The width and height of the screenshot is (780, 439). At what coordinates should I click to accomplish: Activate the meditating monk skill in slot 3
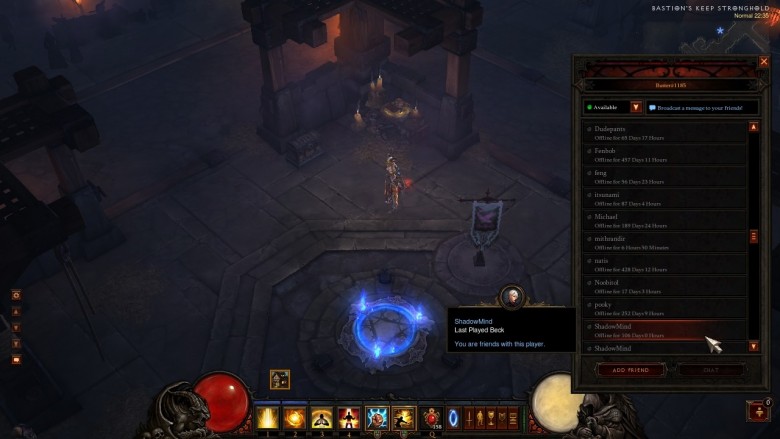point(322,417)
